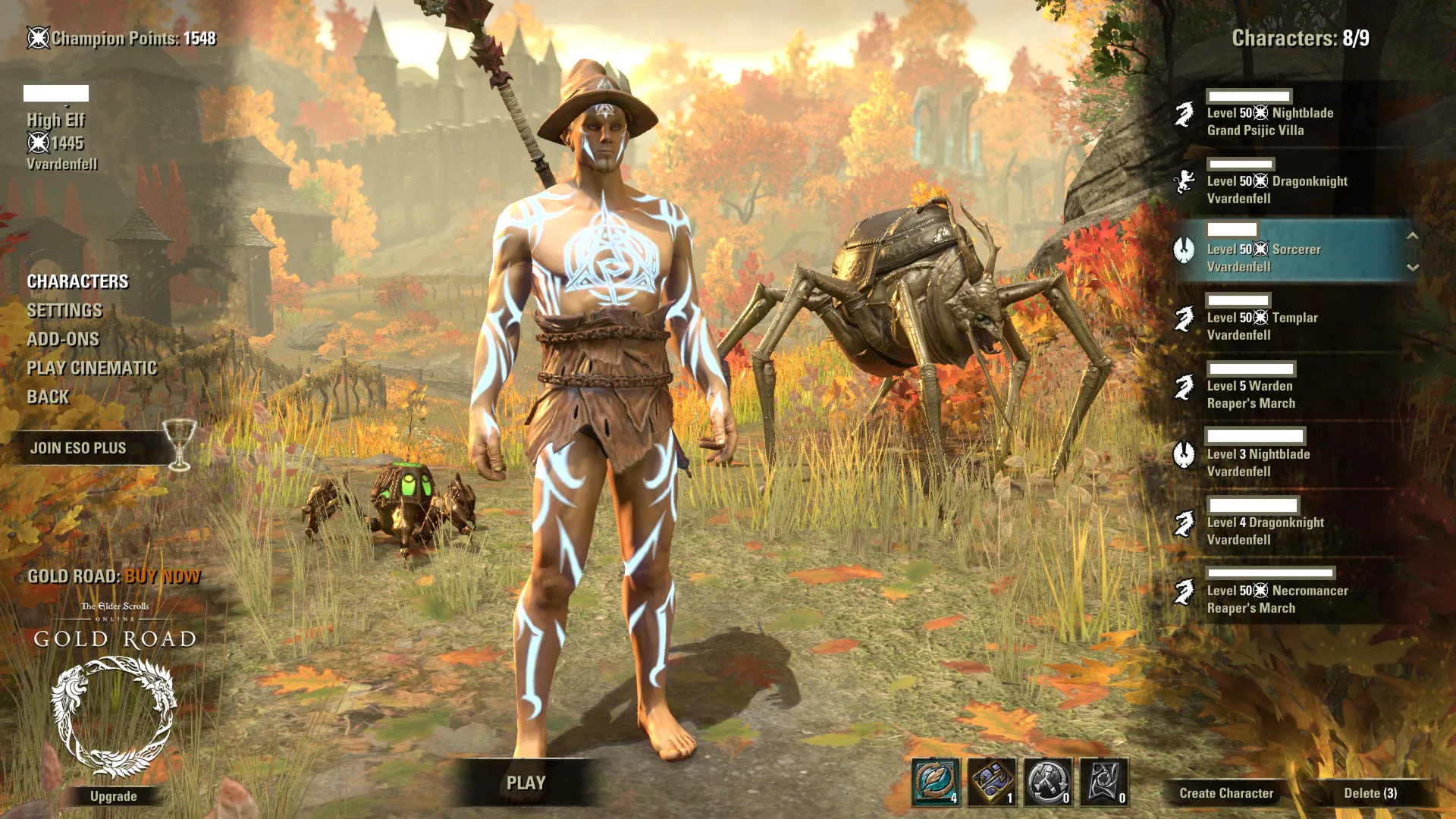Image resolution: width=1456 pixels, height=819 pixels.
Task: Click the Daggerfall Covenant lion crest beside the Dragonknight
Action: point(1186,181)
